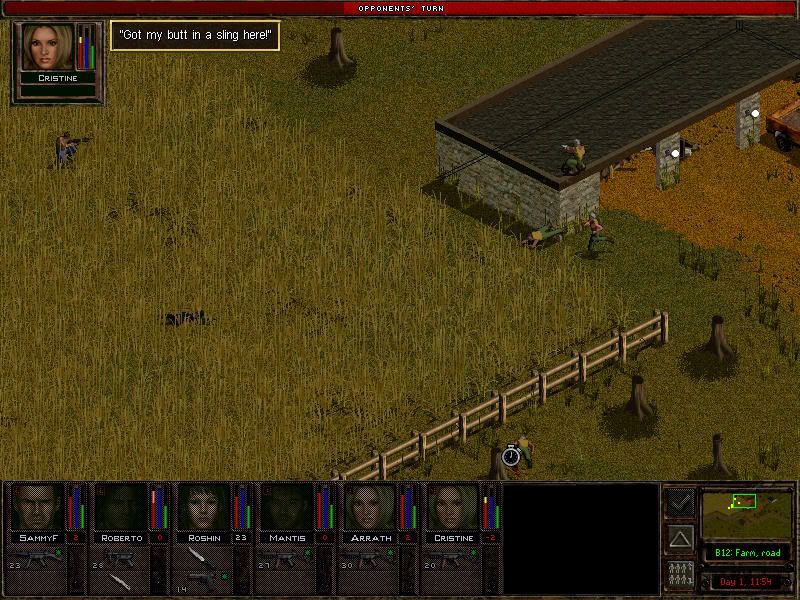Select Roshin's knife weapon slot
The image size is (800, 600).
pyautogui.click(x=204, y=558)
